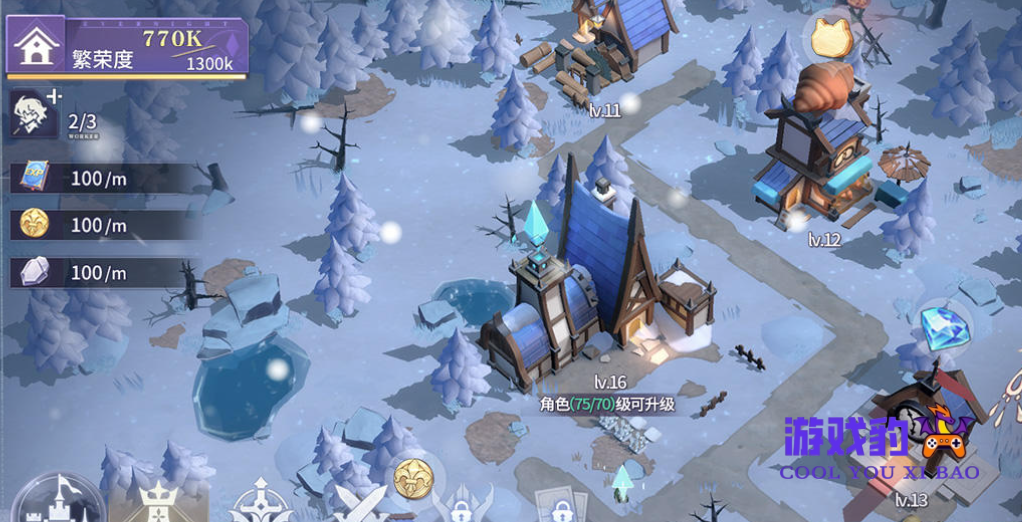This screenshot has height=522, width=1022.
Task: Collect the floating gold fleur-de-lis coin
Action: [x=411, y=478]
